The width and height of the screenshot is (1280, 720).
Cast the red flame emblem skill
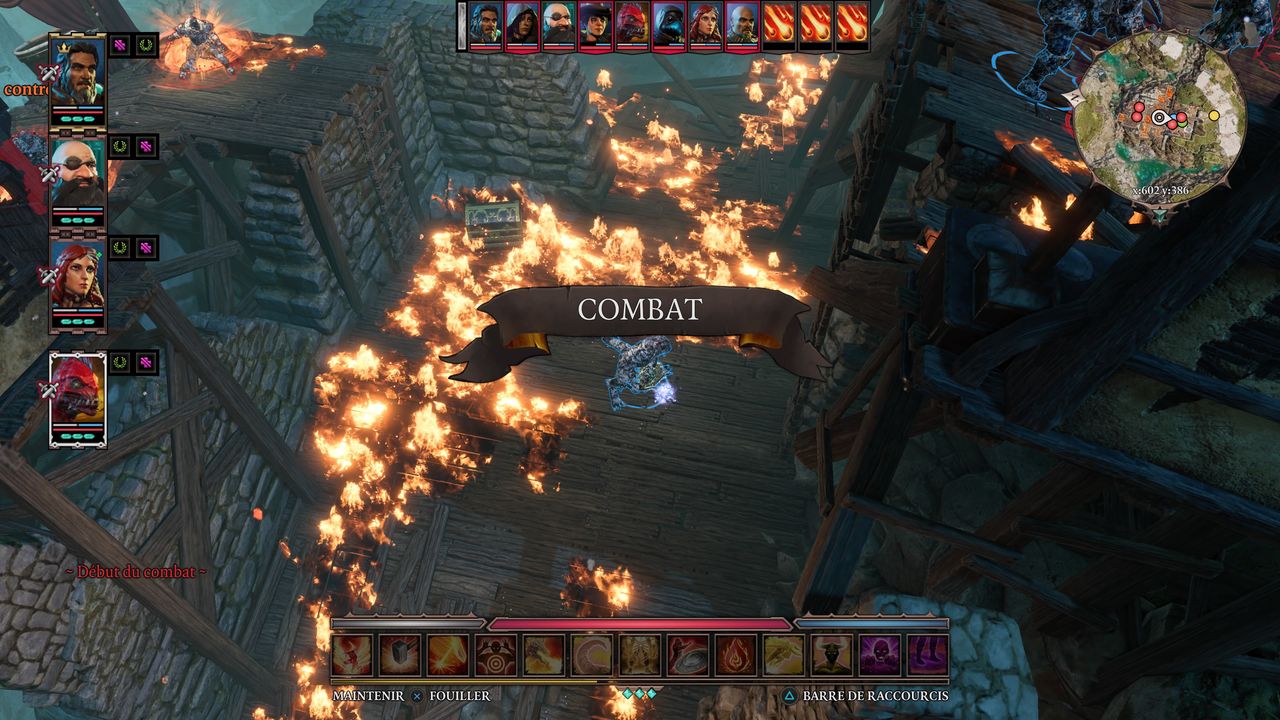point(735,655)
